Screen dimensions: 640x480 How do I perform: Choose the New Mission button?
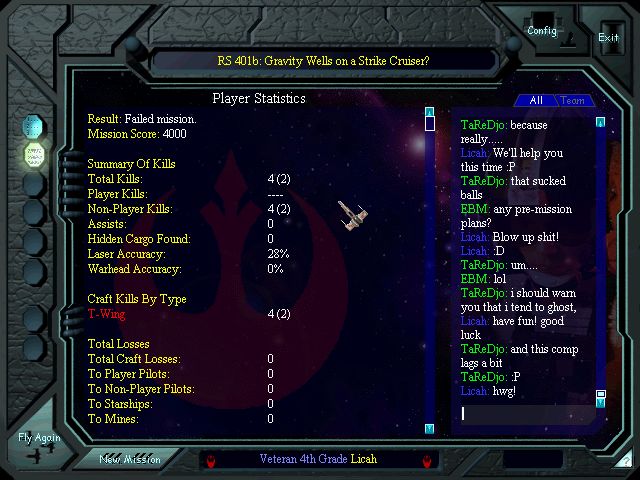tap(130, 458)
